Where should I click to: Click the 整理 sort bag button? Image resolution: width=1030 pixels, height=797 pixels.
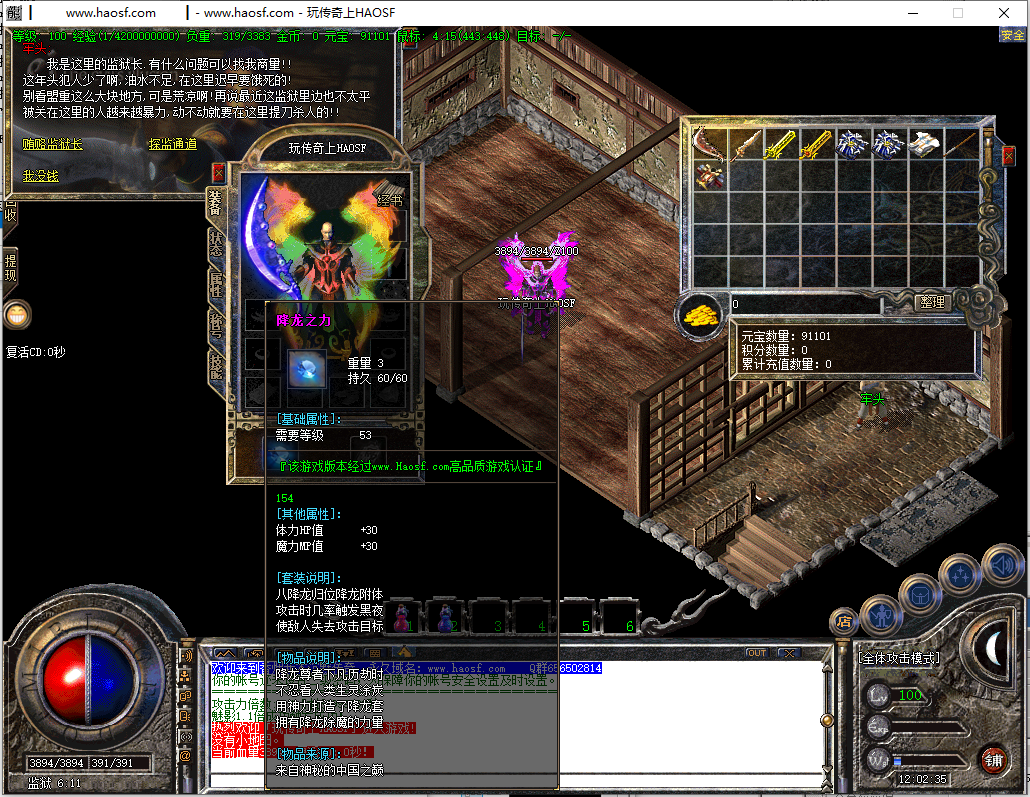pyautogui.click(x=931, y=302)
